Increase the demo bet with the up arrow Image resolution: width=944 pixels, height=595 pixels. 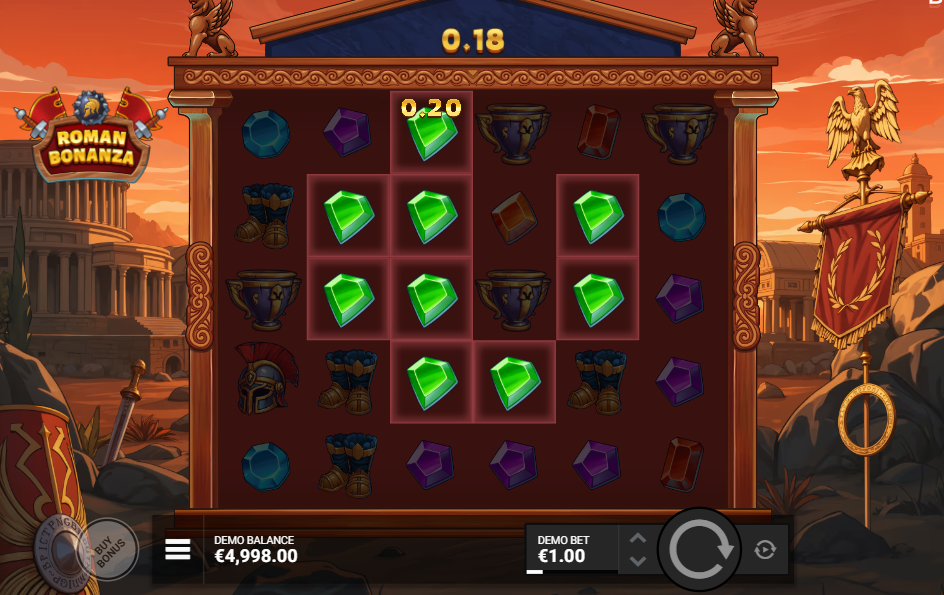pyautogui.click(x=638, y=539)
